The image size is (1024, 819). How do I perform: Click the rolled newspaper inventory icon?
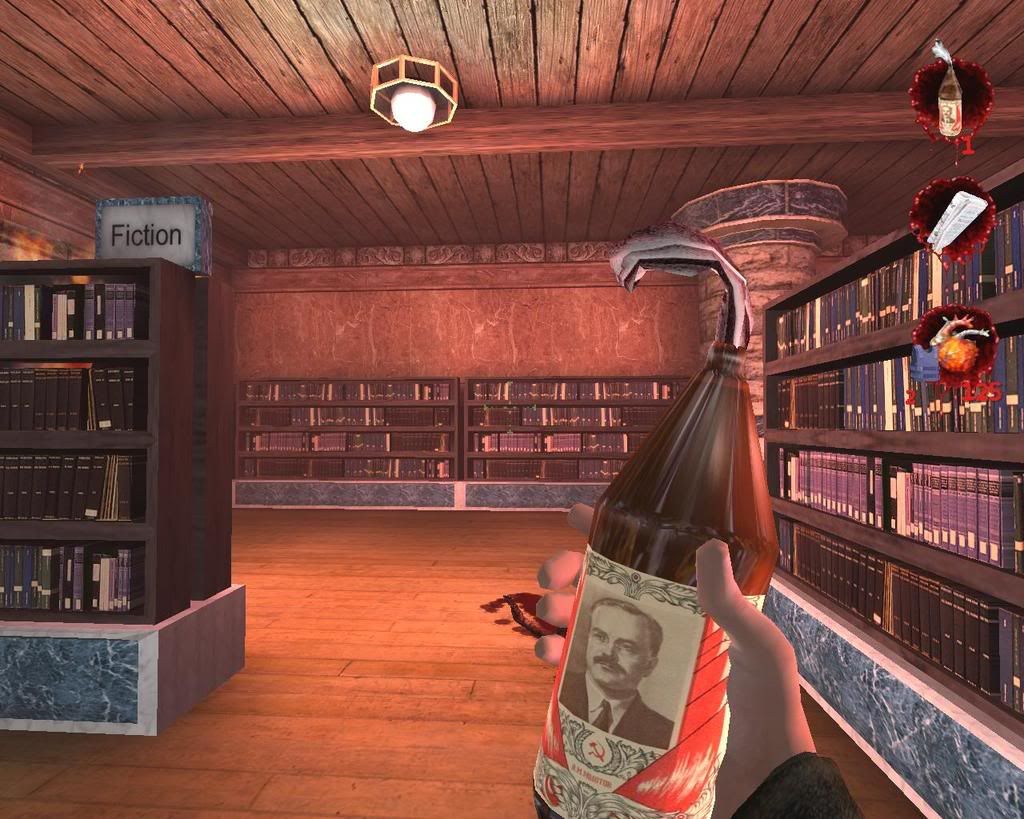click(952, 219)
